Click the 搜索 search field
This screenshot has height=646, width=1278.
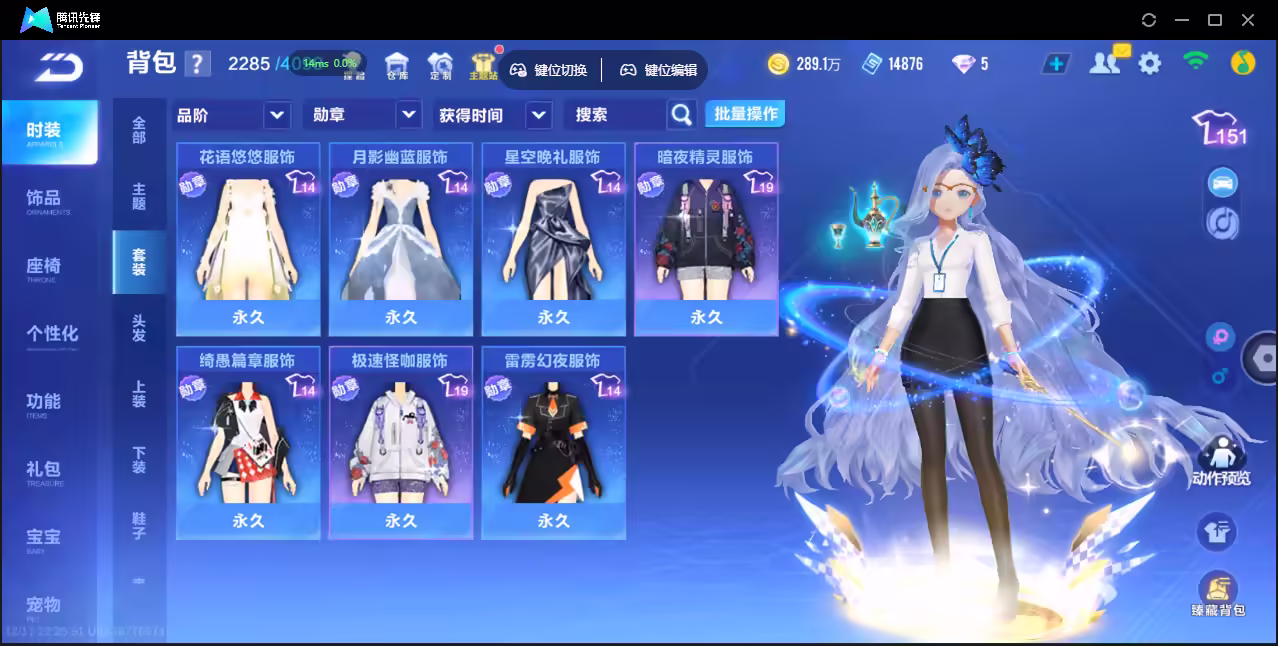tap(616, 115)
